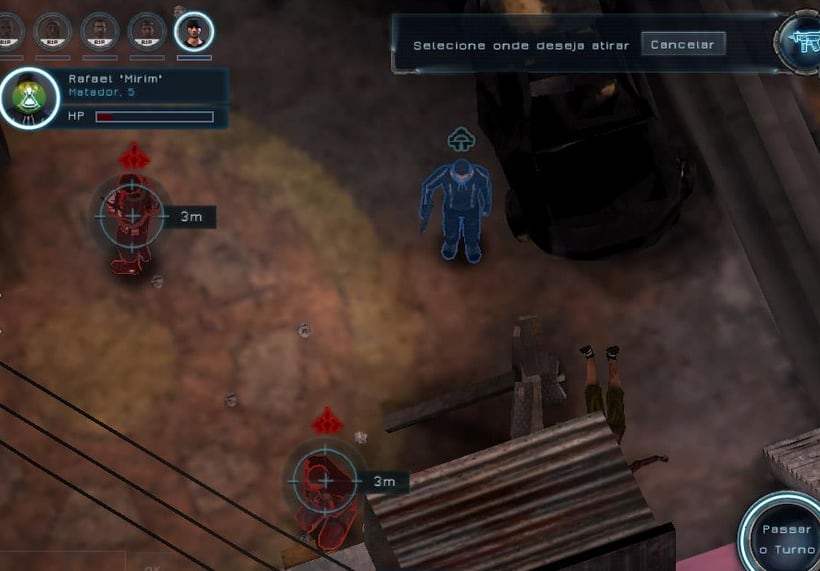The height and width of the screenshot is (571, 820).
Task: Select the living squad member portrait
Action: (x=193, y=31)
